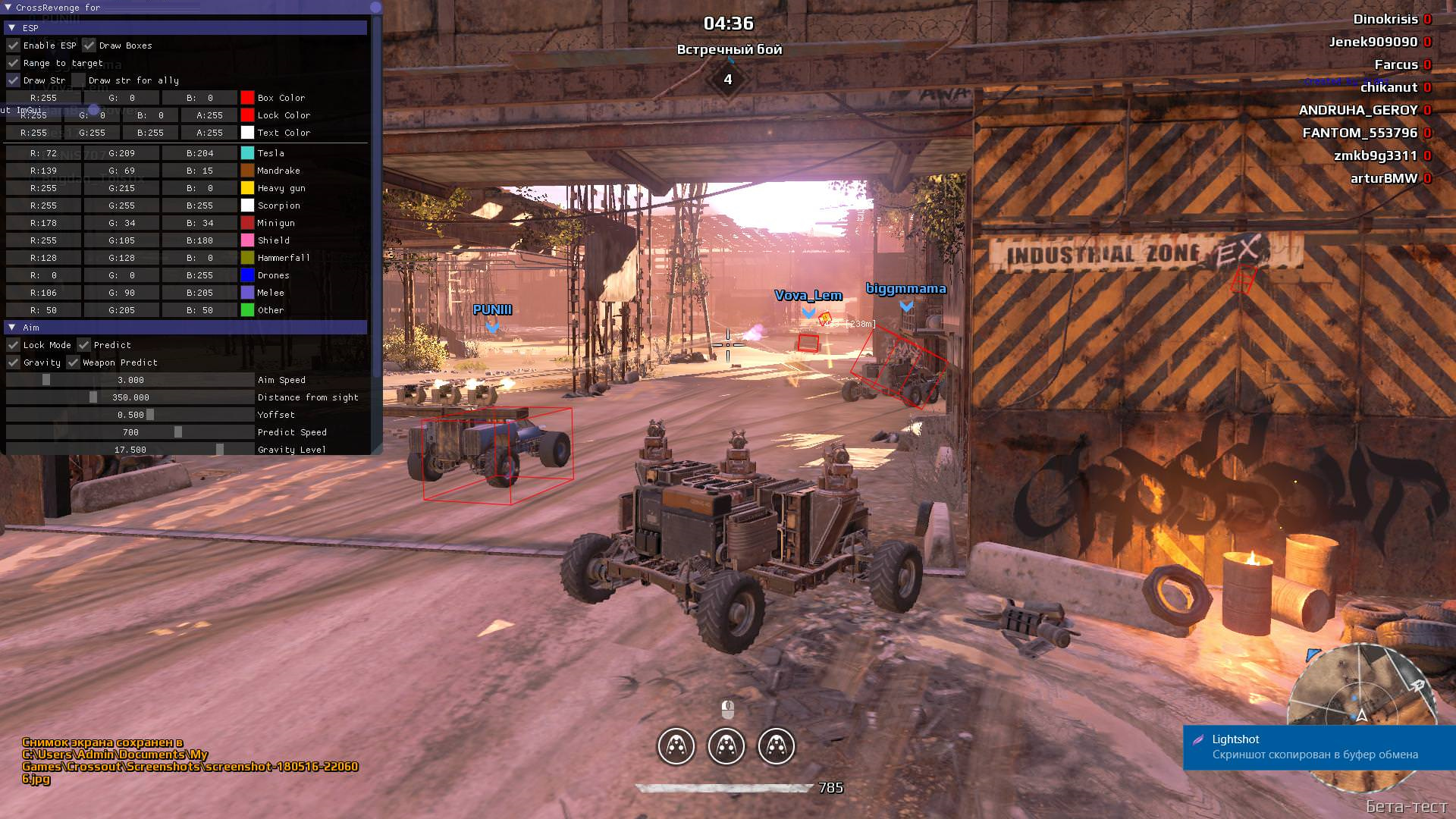Select the middle weapon icon above the ammo bar
This screenshot has height=819, width=1456.
(x=726, y=746)
